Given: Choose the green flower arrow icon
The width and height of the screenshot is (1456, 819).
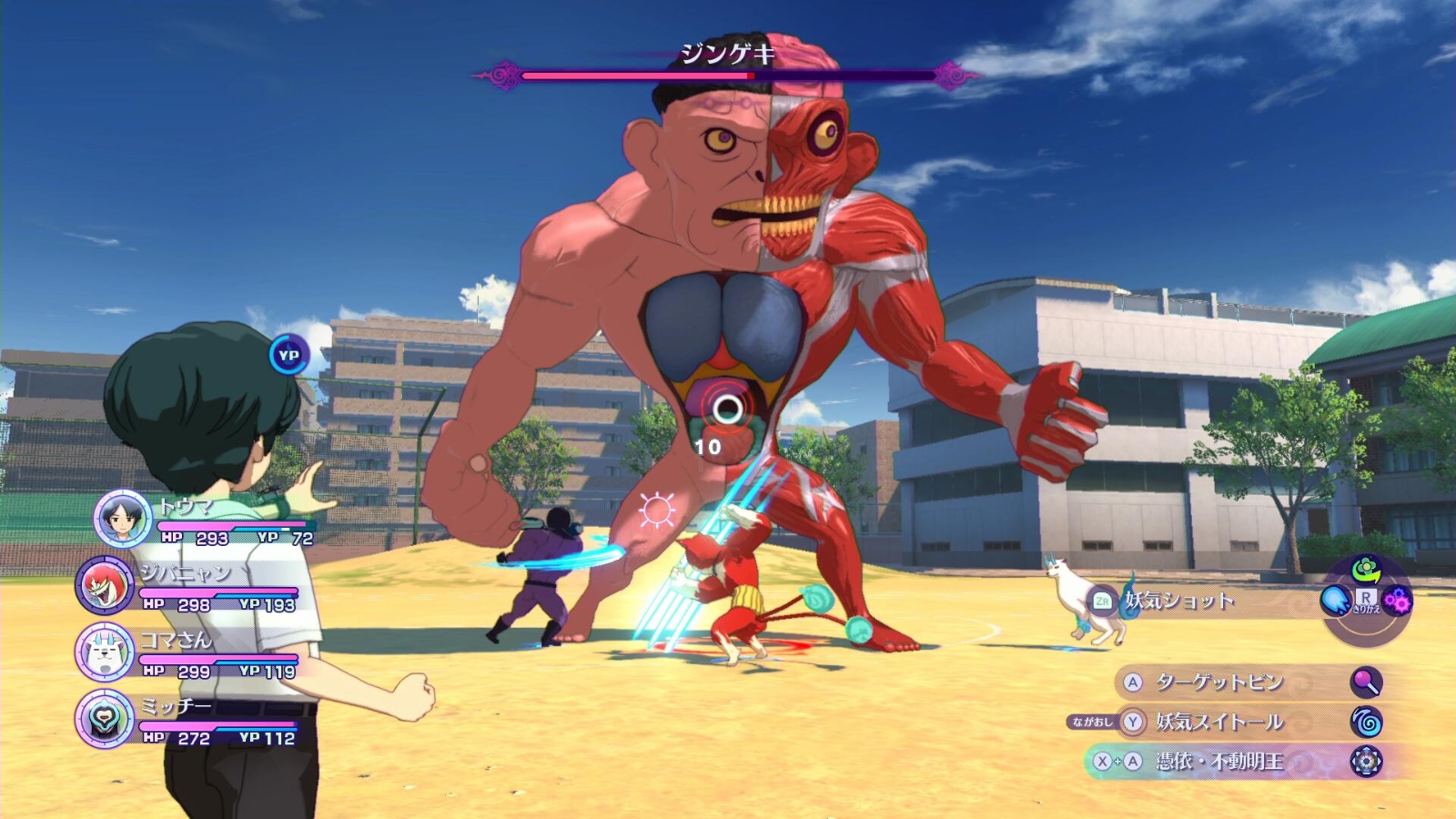Looking at the screenshot, I should pos(1366,571).
